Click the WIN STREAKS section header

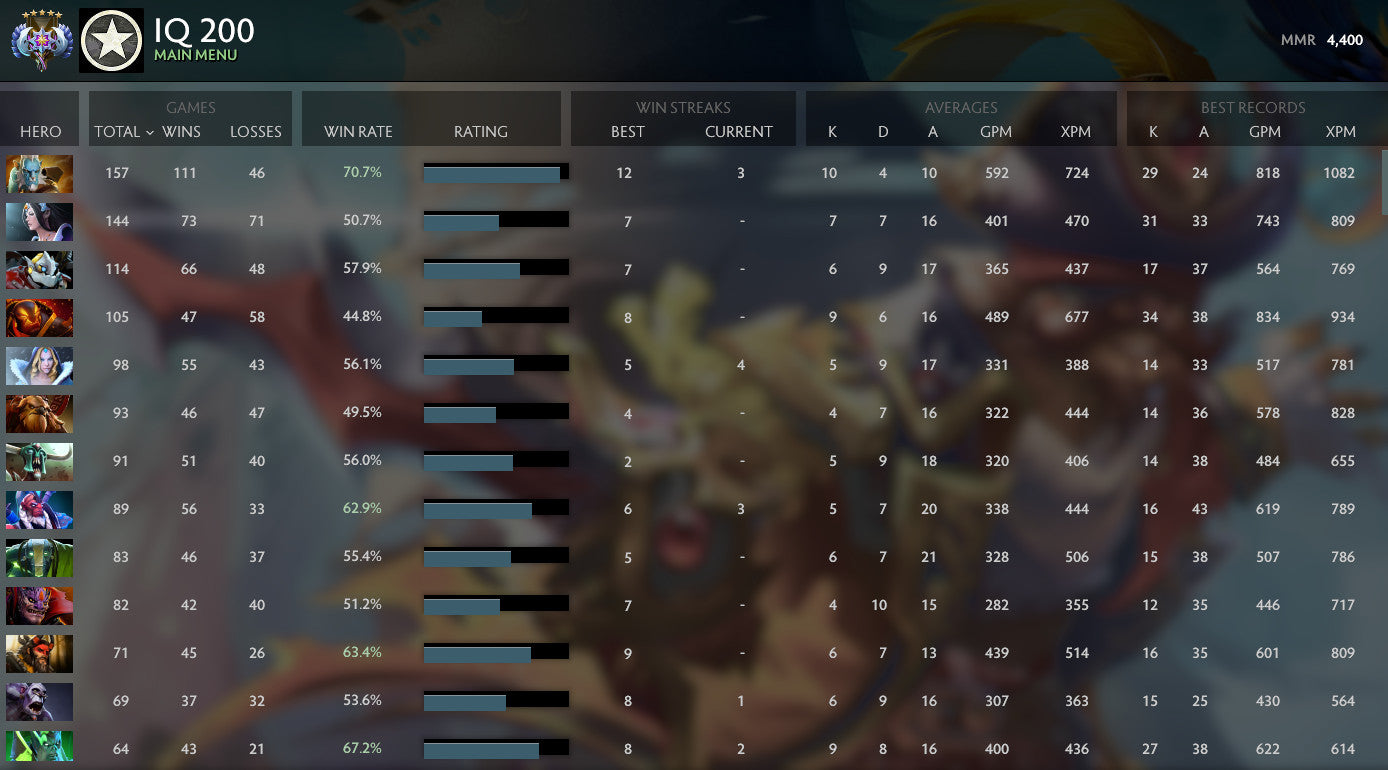(683, 108)
